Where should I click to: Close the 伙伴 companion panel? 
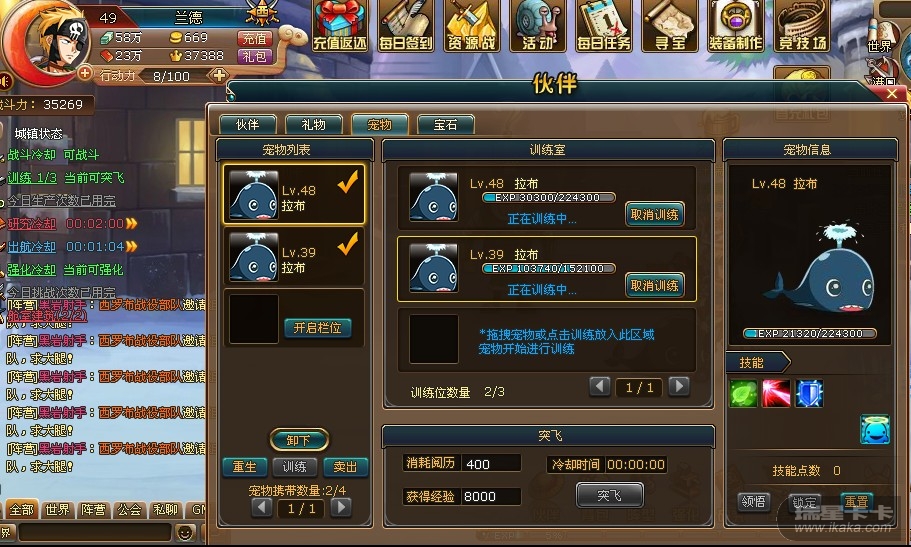893,93
